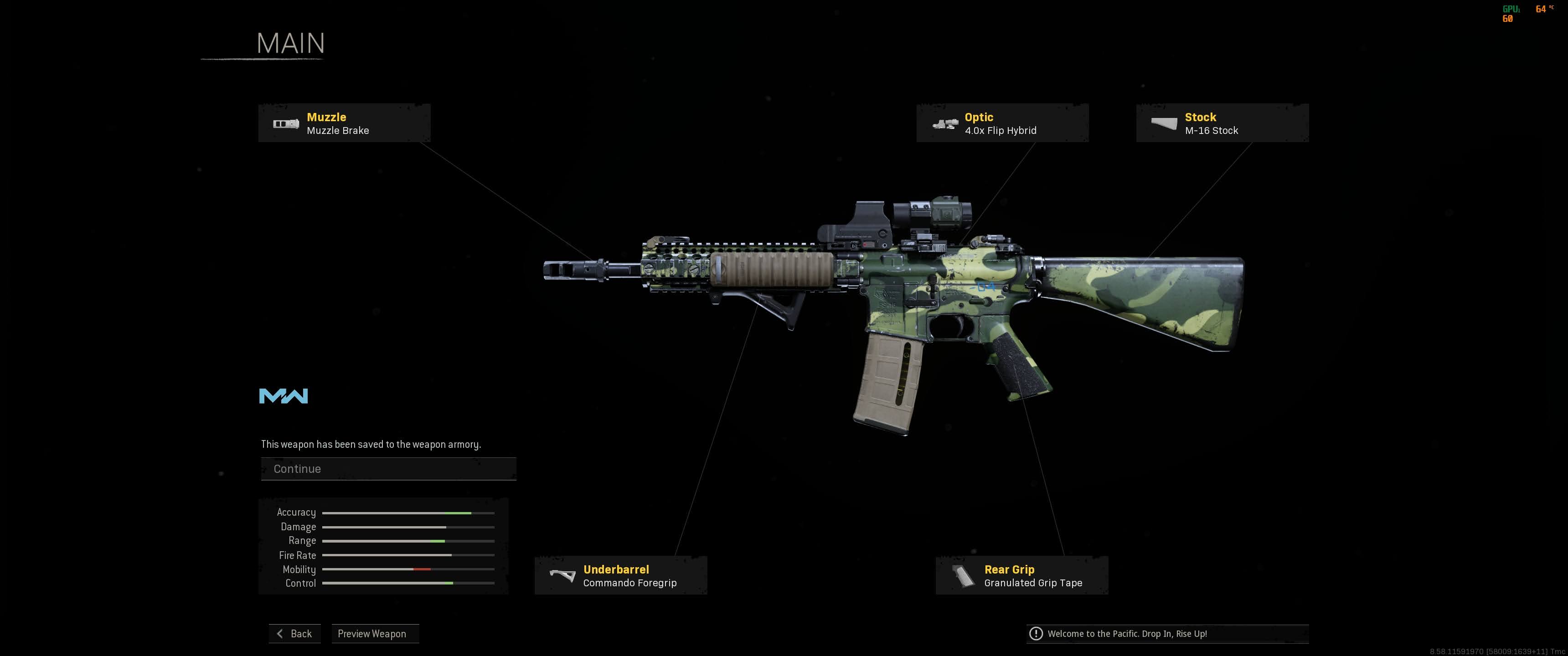Select the Muzzle Brake attachment slot
1568x656 pixels.
pos(344,123)
